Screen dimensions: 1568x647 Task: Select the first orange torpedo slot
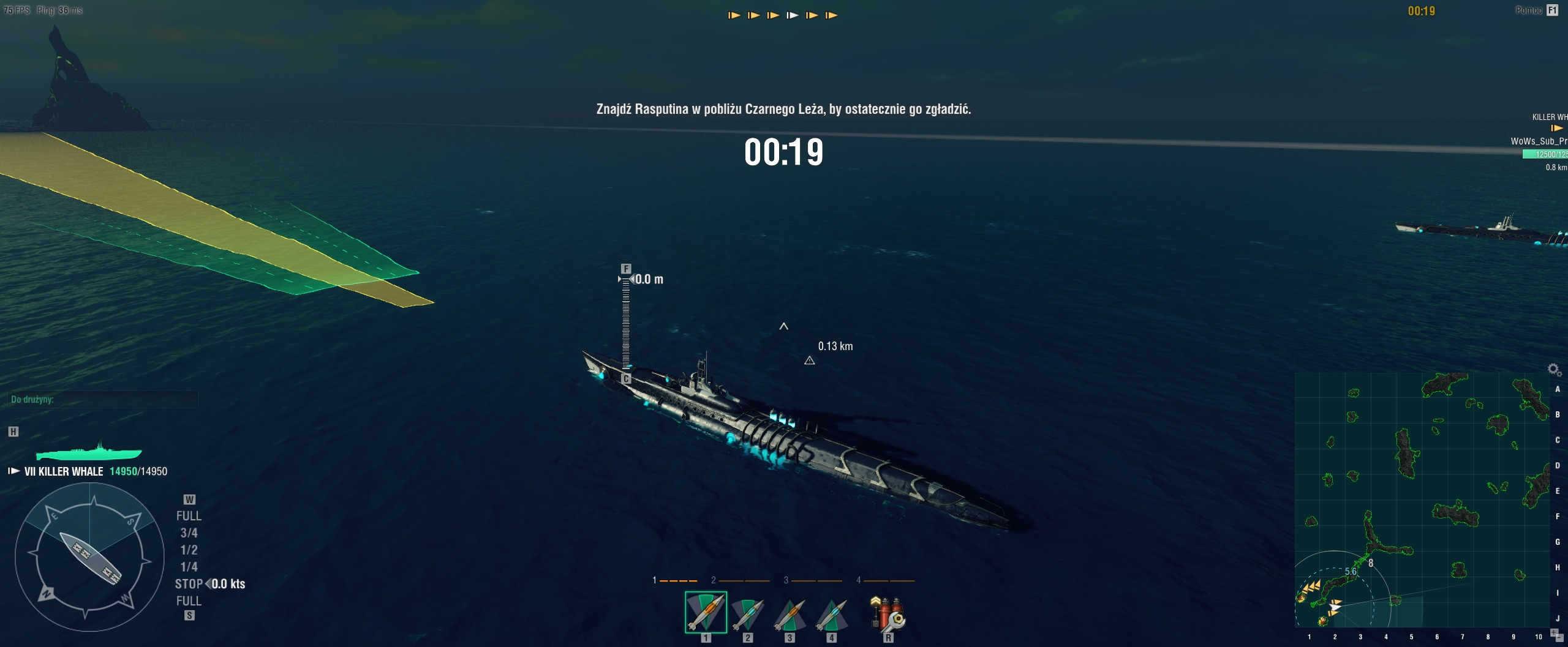[x=706, y=612]
